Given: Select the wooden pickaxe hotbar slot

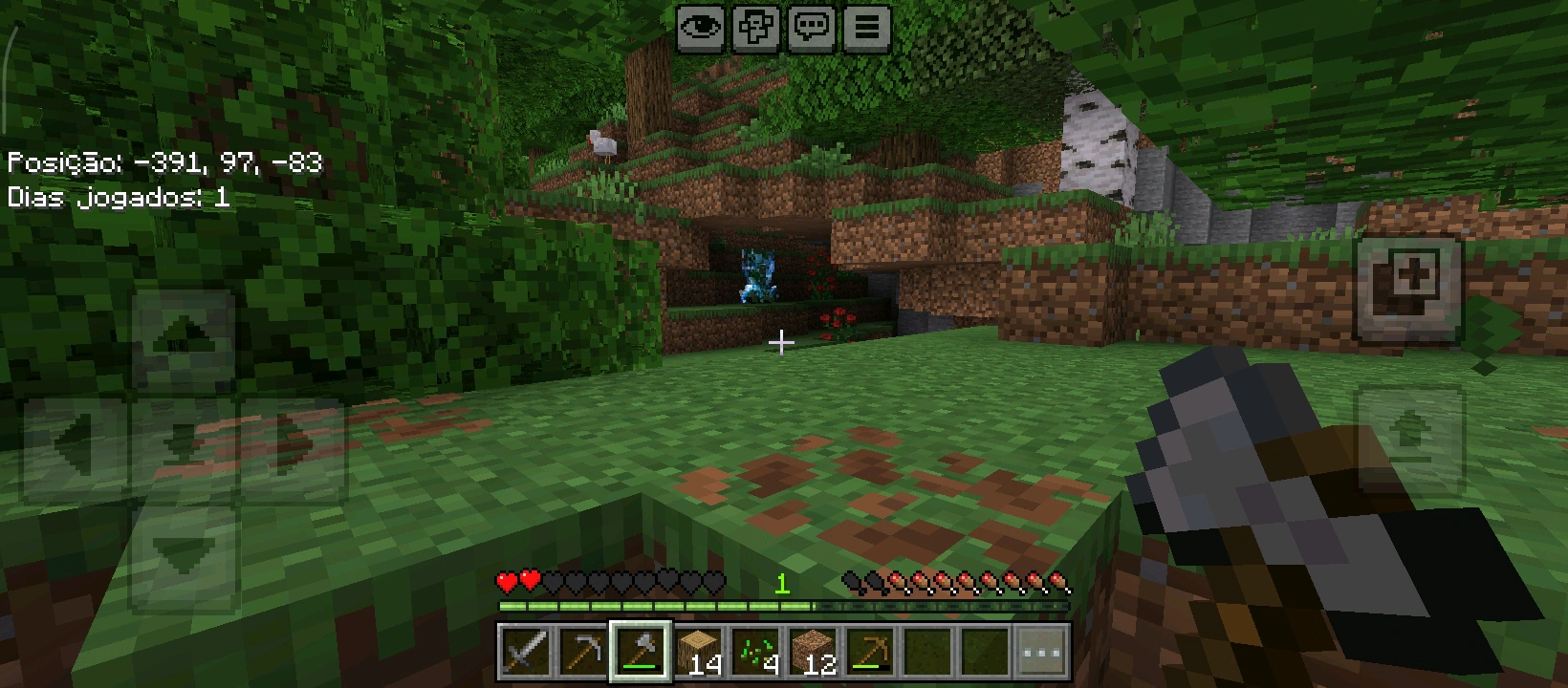Looking at the screenshot, I should pos(870,652).
